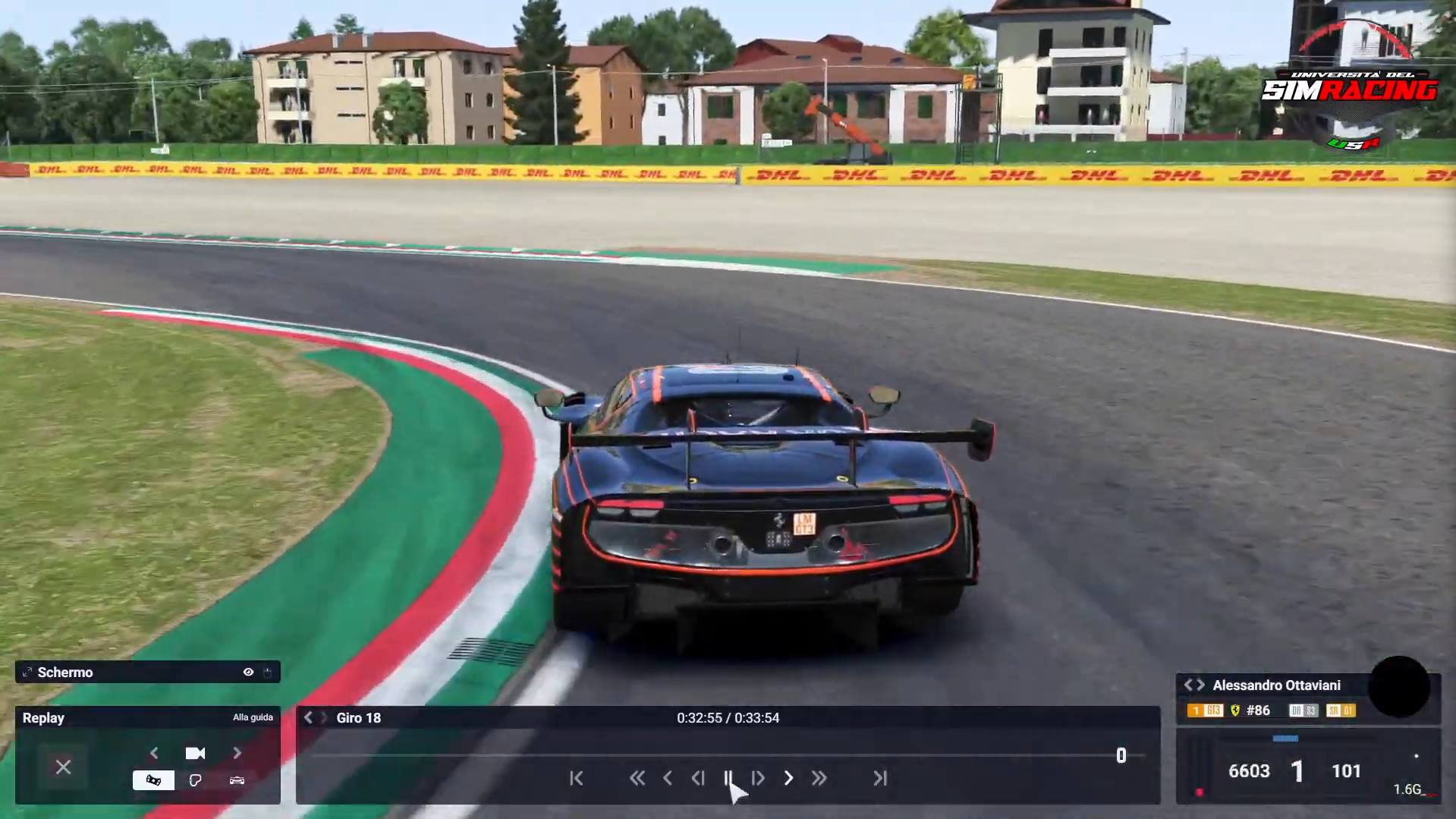Toggle the Schermo panel eye visibility icon
This screenshot has width=1456, height=819.
pos(248,673)
